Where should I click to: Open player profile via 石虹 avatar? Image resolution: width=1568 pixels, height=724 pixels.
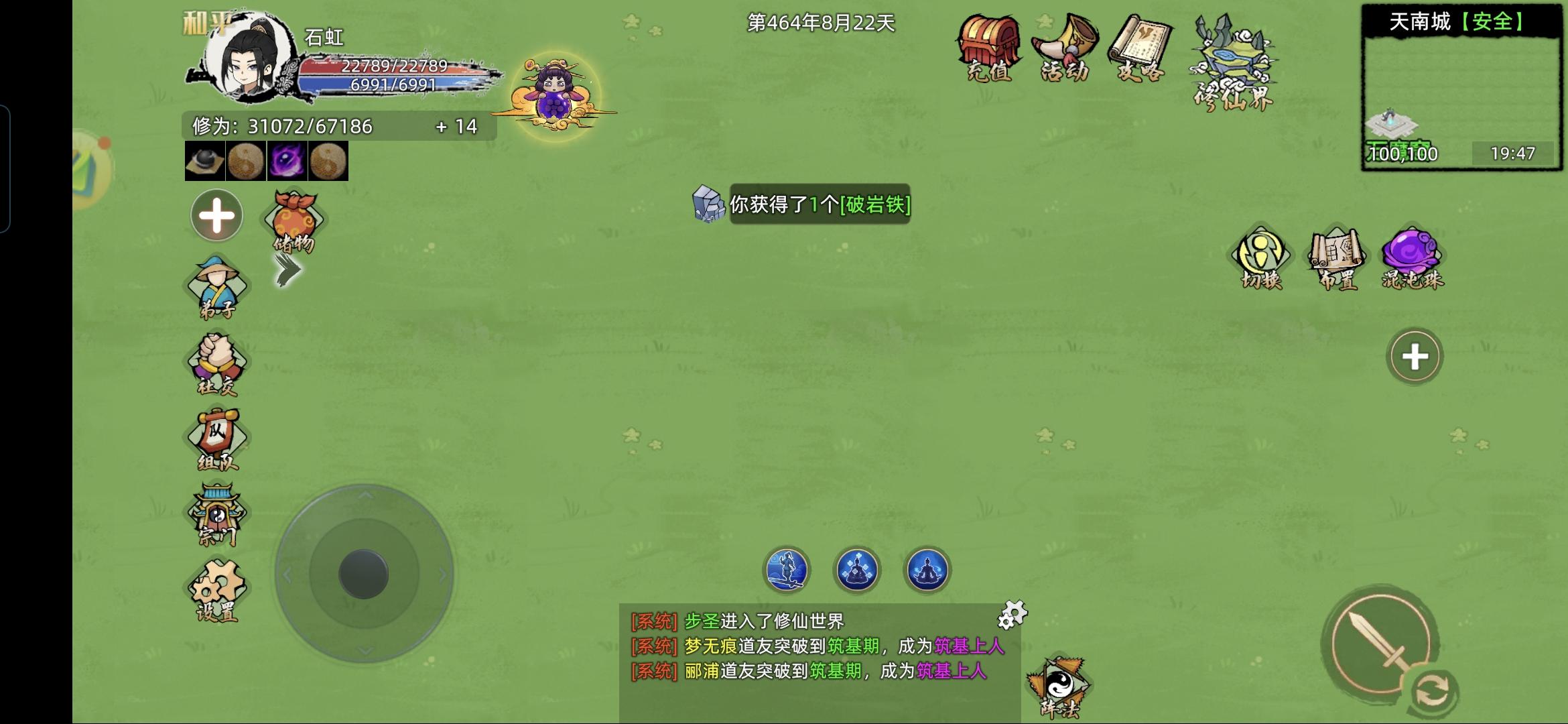[x=244, y=60]
